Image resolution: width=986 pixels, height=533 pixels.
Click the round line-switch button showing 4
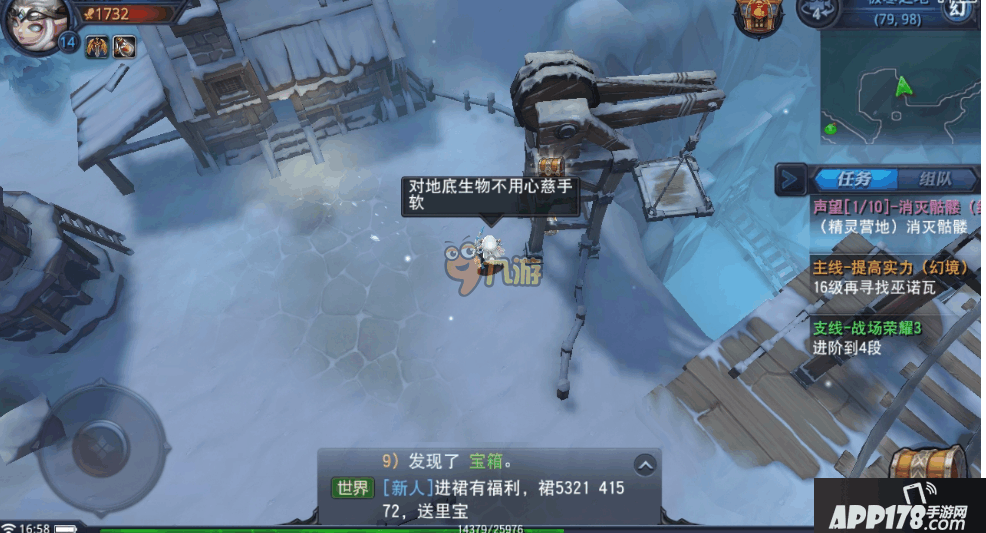pos(816,11)
